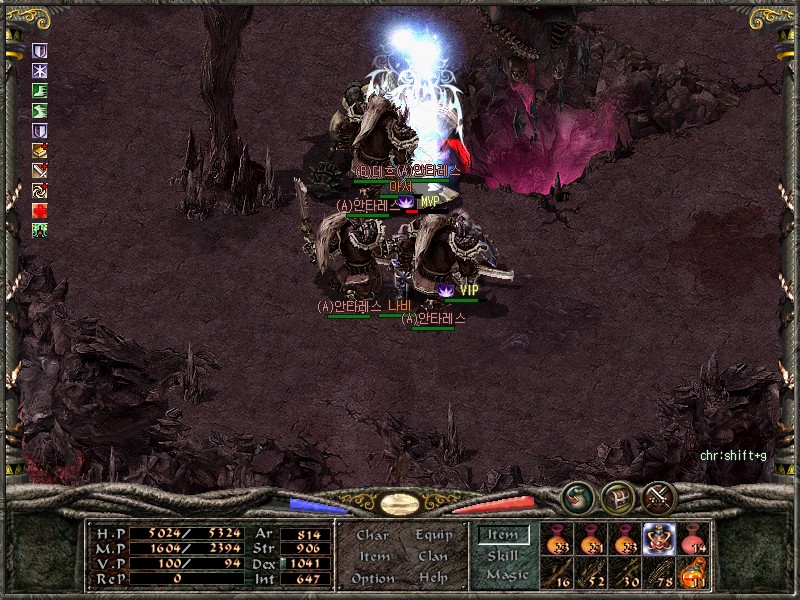This screenshot has height=600, width=800.
Task: Open the Char character sheet
Action: [x=372, y=535]
